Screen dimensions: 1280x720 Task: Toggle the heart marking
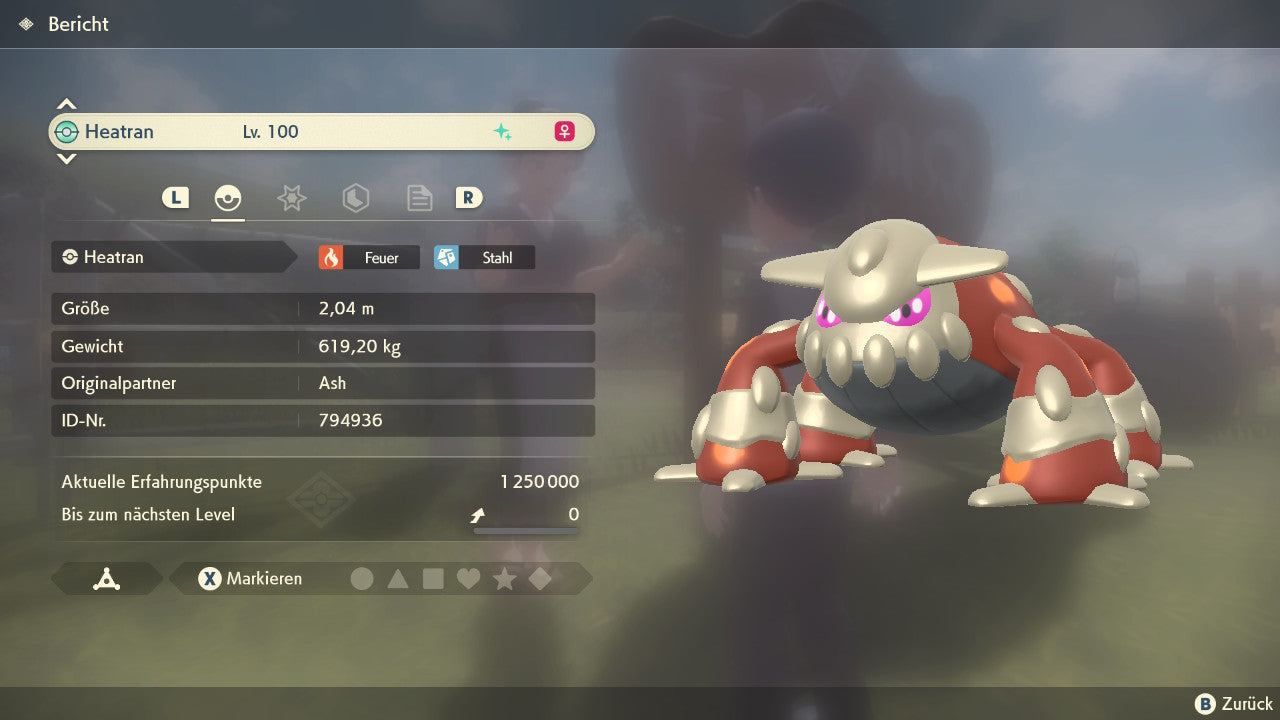[x=468, y=578]
